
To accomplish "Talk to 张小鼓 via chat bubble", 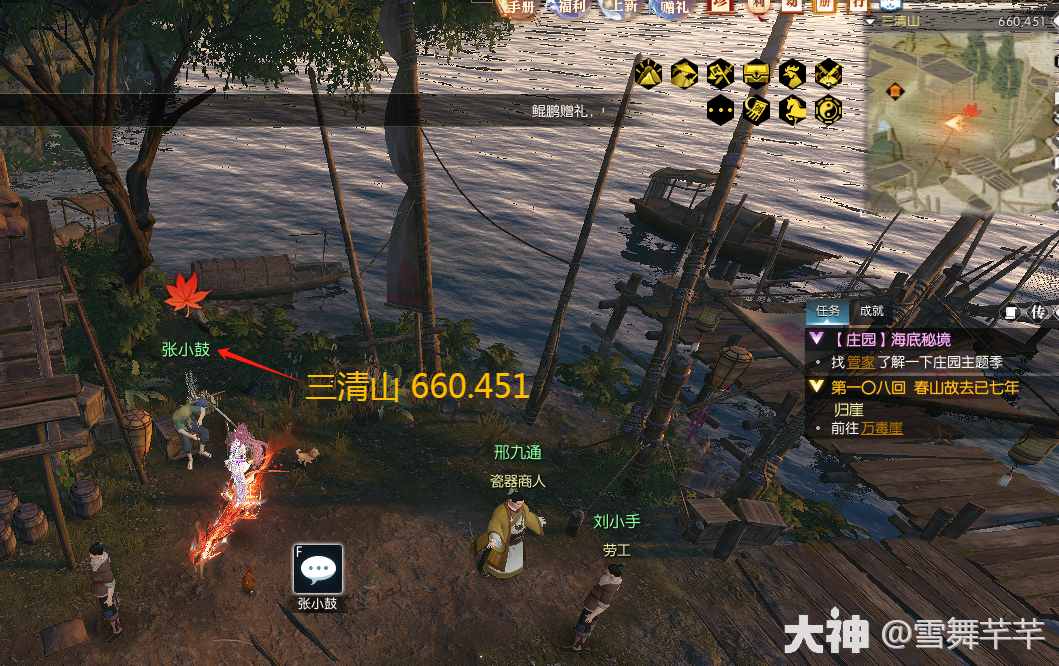I will pos(319,568).
